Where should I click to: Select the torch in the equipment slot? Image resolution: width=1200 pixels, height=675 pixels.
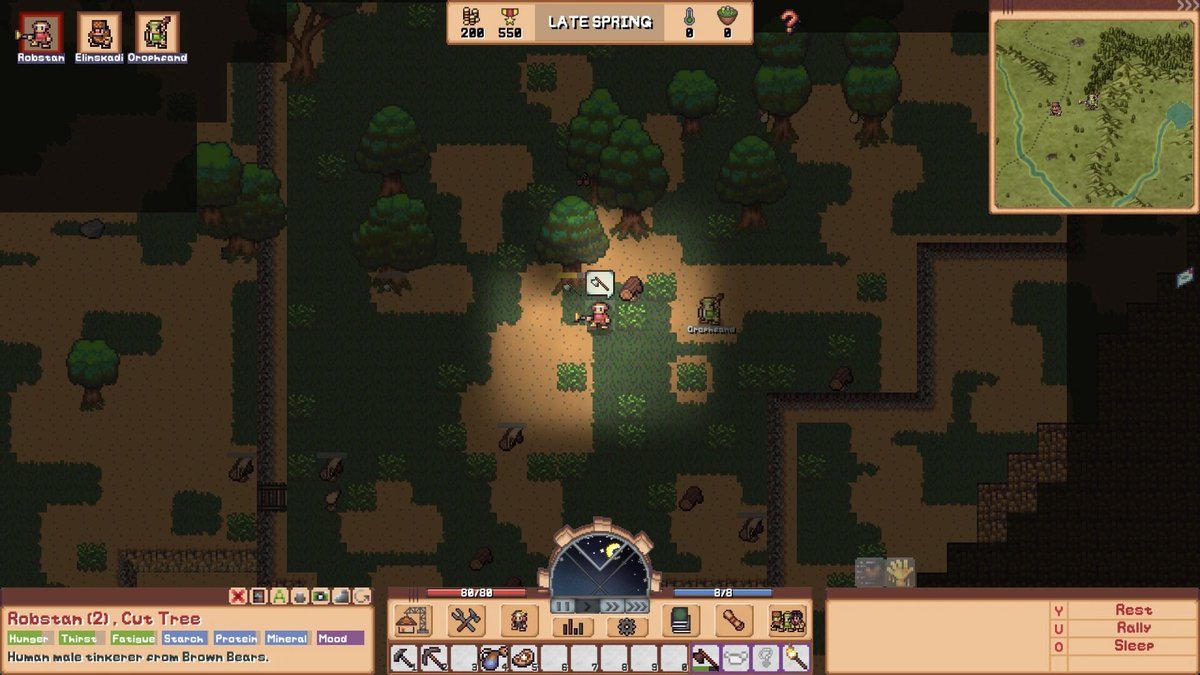coord(794,658)
